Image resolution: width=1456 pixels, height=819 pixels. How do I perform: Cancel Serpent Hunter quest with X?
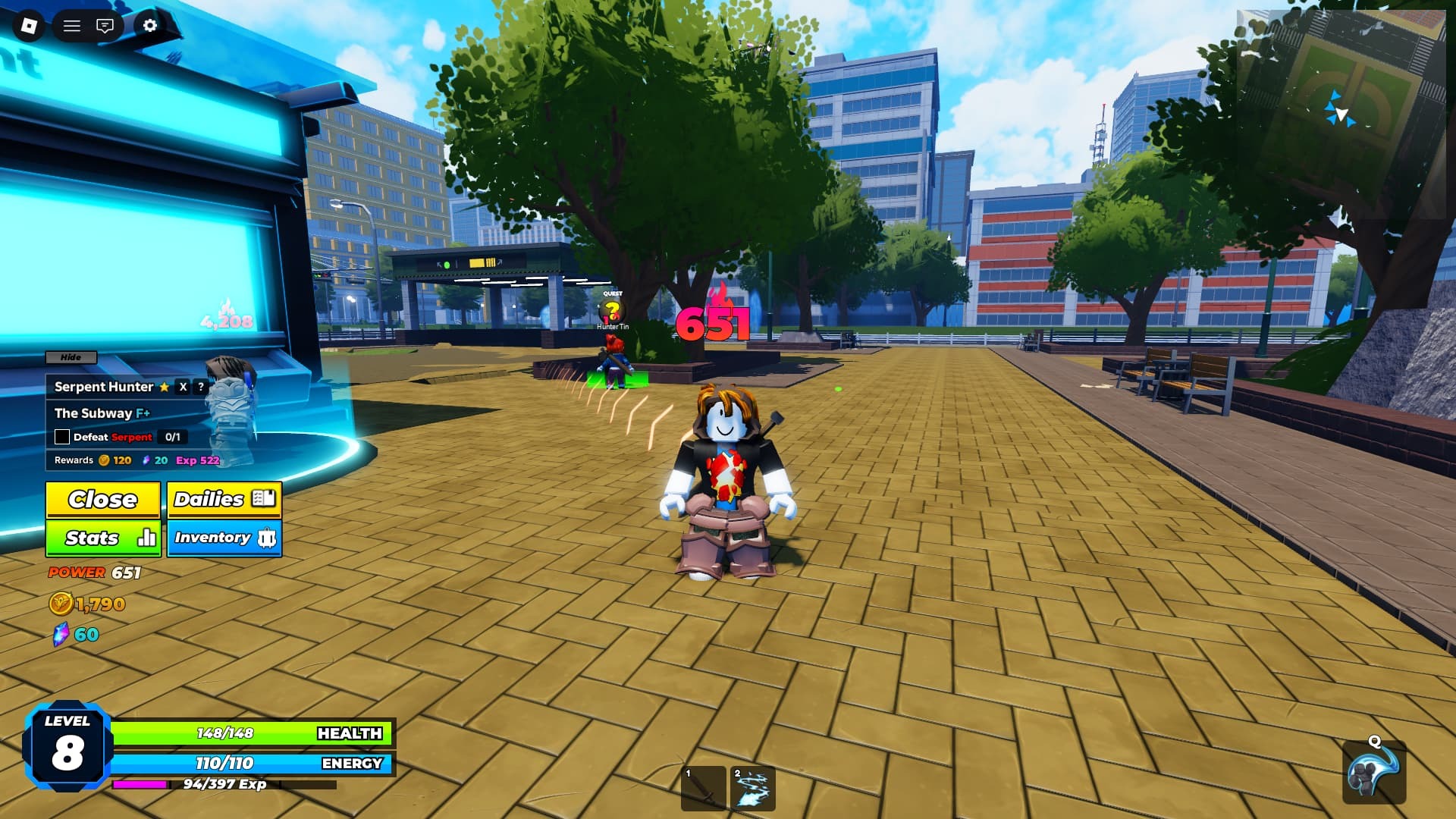pos(183,387)
